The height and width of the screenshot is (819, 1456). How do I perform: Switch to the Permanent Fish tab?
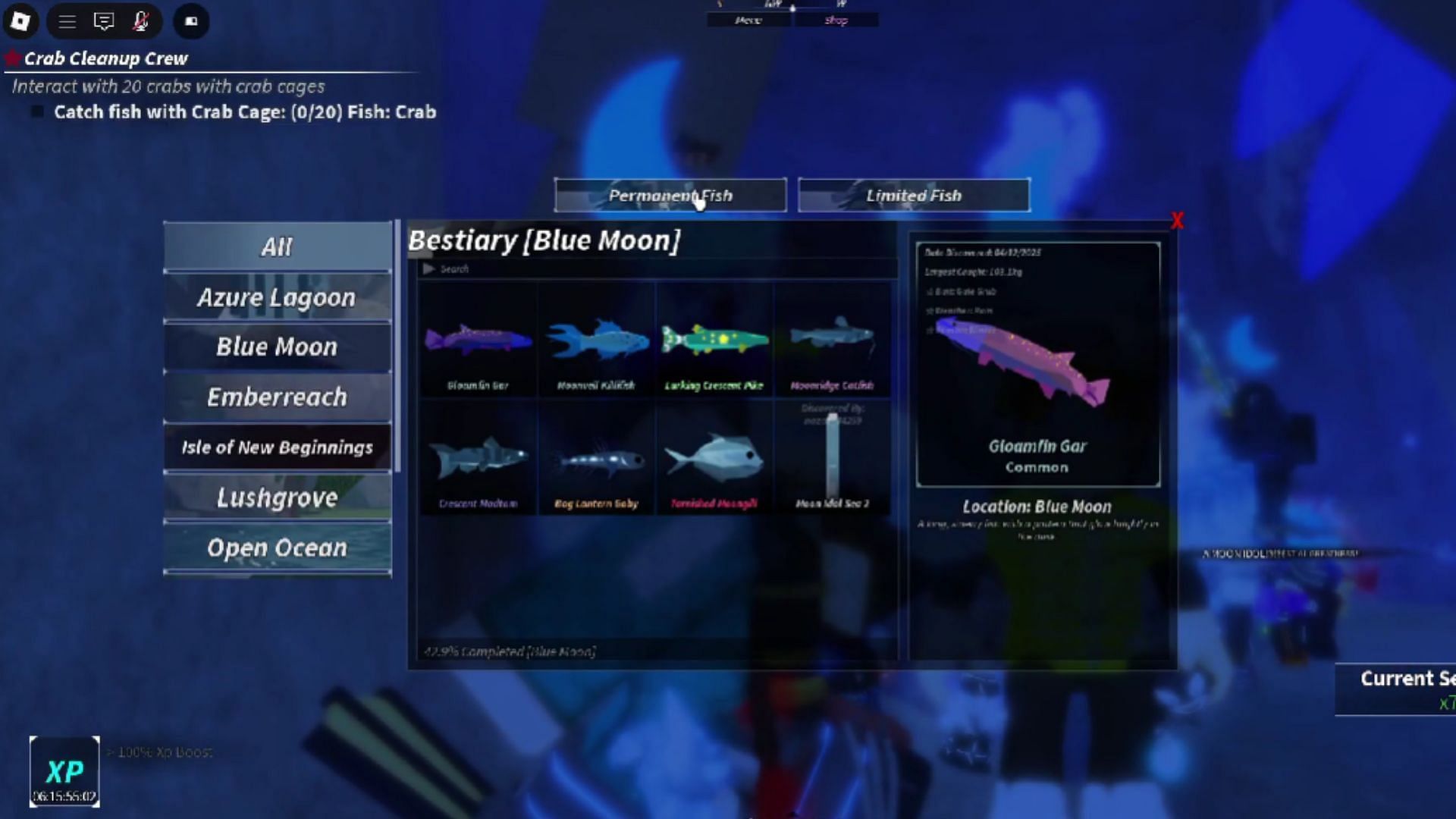tap(670, 196)
